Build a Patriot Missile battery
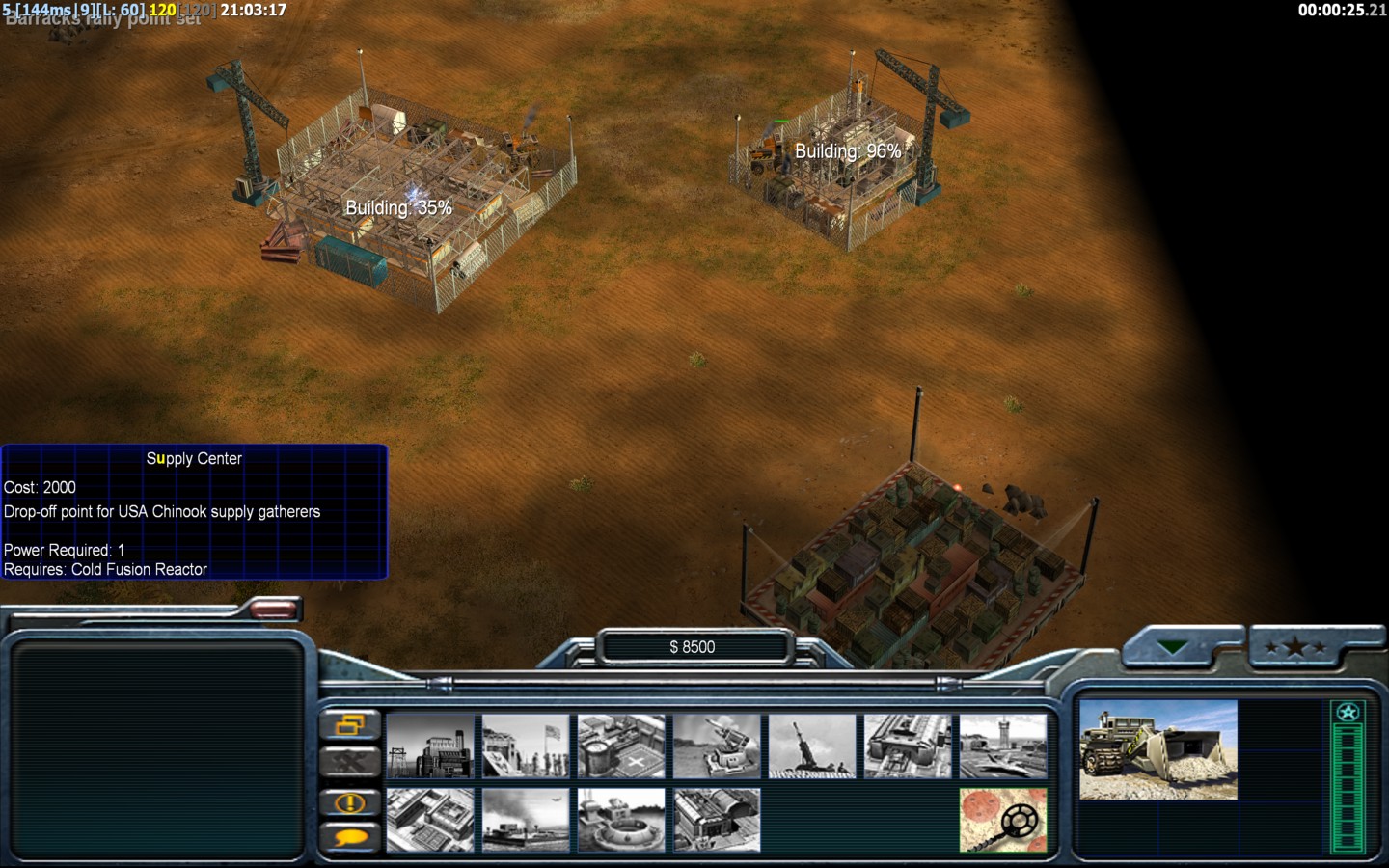Viewport: 1389px width, 868px height. coord(717,746)
